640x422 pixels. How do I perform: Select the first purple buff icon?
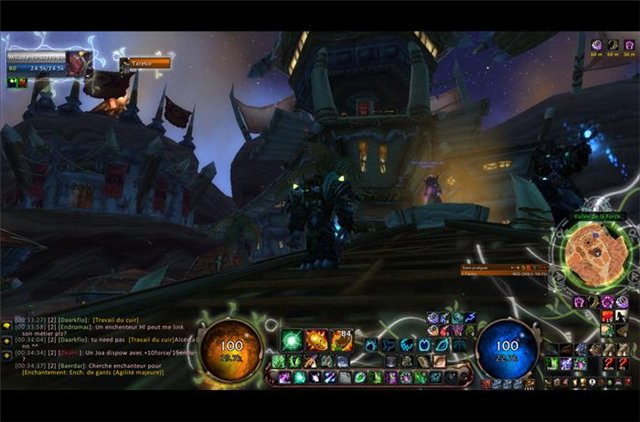click(597, 45)
